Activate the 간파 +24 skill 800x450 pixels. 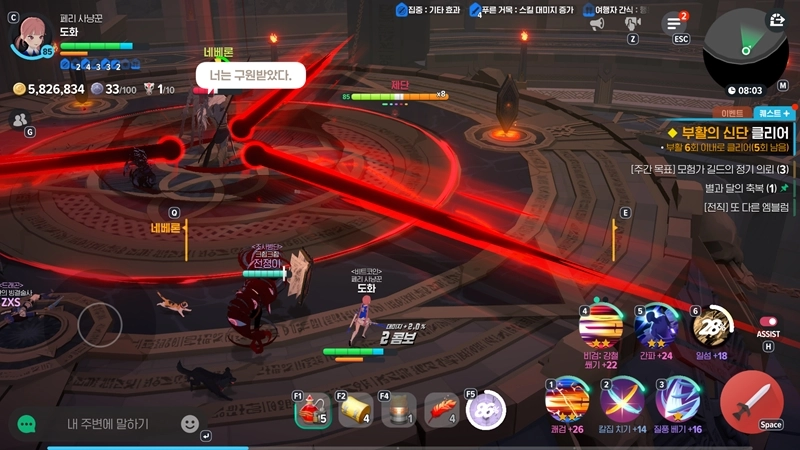click(656, 324)
